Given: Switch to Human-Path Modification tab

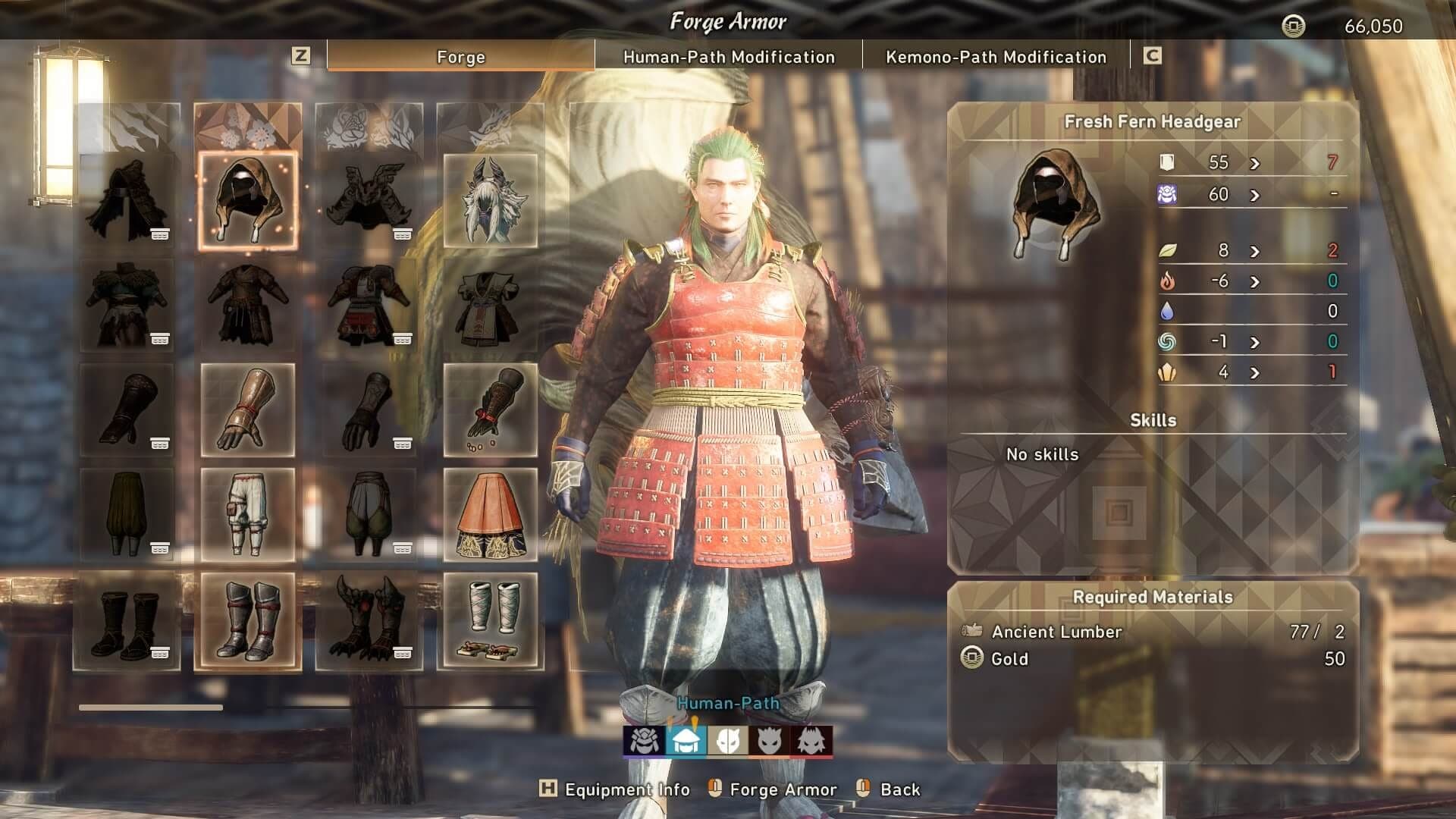Looking at the screenshot, I should point(729,57).
